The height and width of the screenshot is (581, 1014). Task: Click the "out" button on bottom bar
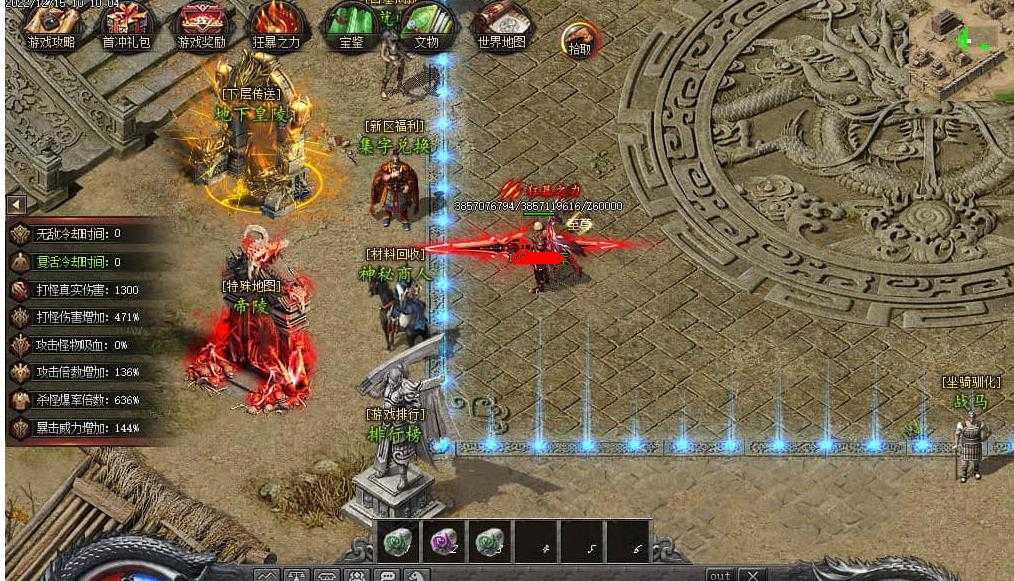pos(720,575)
